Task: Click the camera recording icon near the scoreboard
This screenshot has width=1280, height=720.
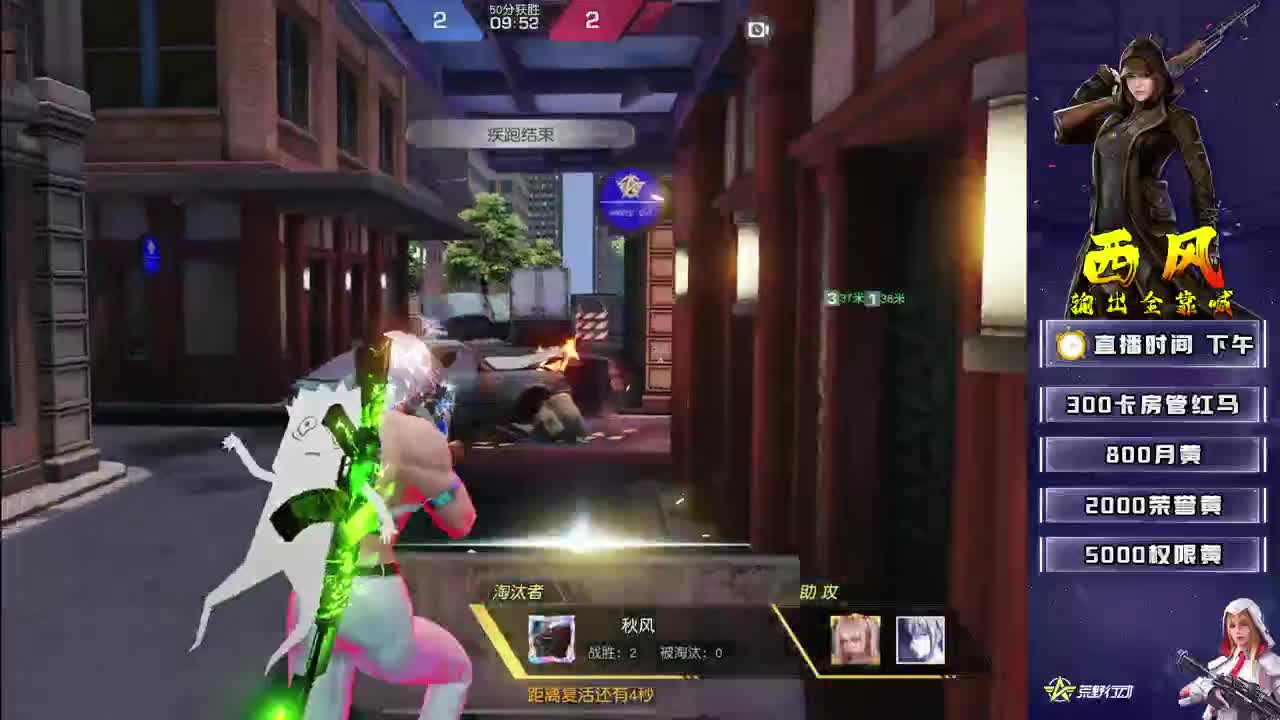Action: tap(756, 30)
